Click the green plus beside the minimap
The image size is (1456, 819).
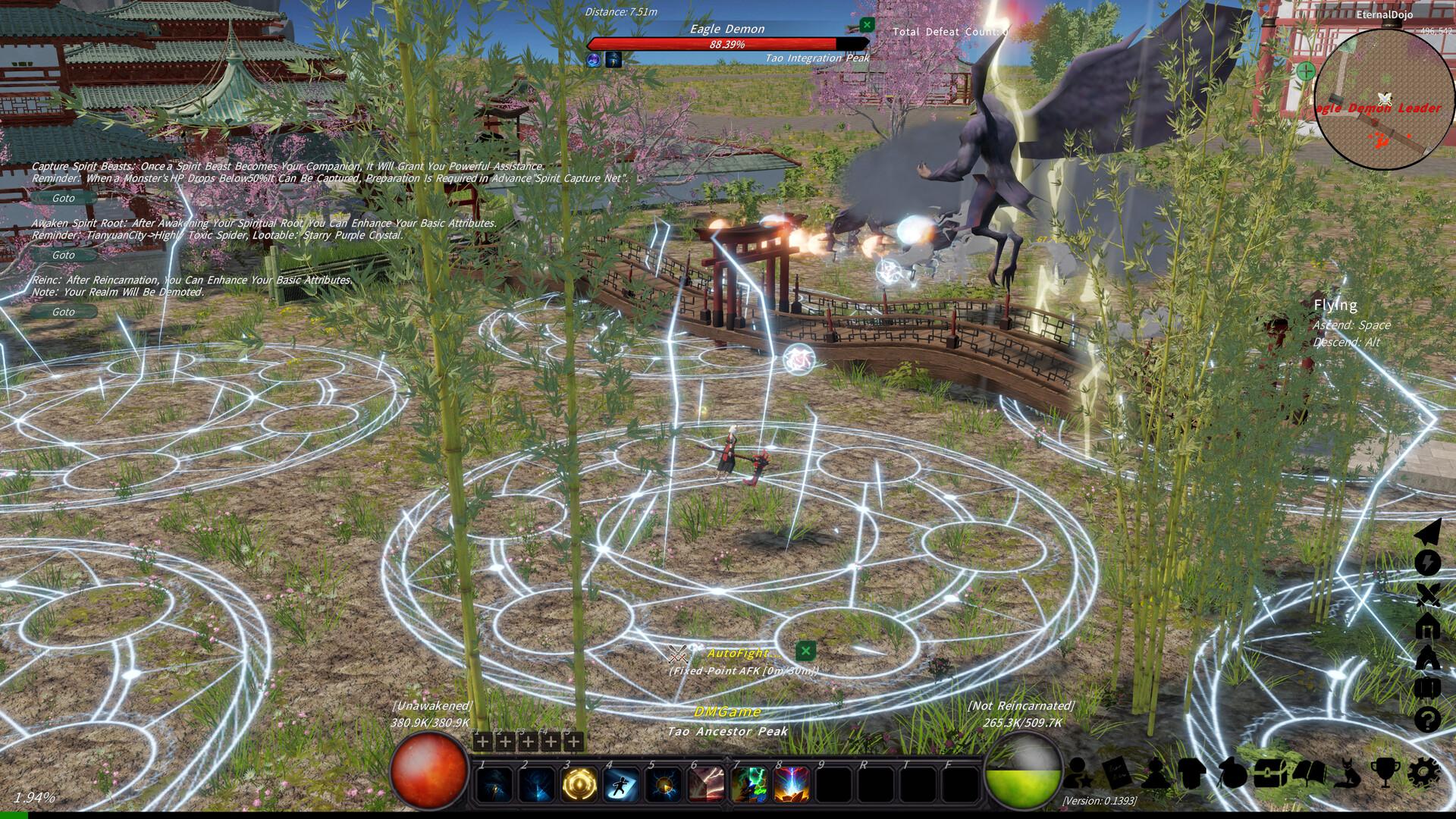1305,71
